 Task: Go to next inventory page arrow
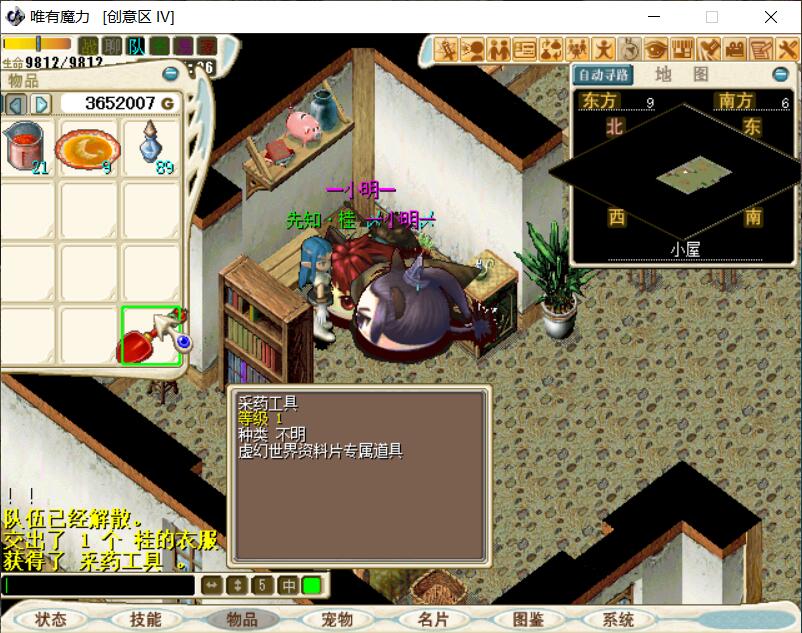click(x=41, y=104)
